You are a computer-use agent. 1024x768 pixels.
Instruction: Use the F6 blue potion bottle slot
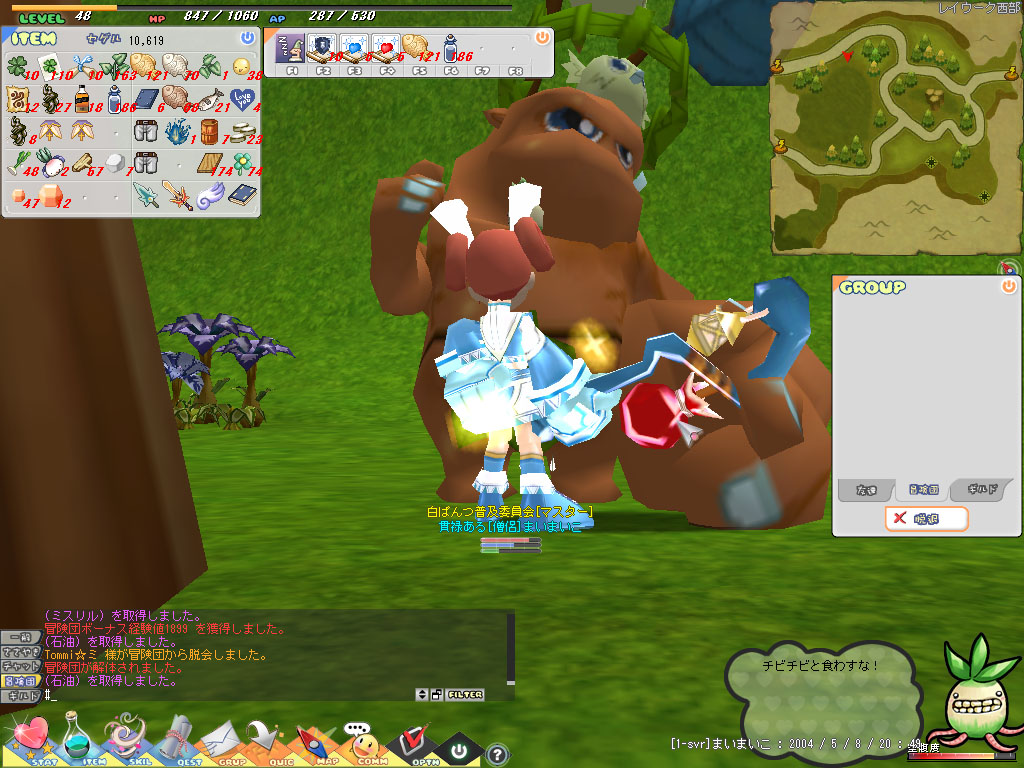[451, 47]
